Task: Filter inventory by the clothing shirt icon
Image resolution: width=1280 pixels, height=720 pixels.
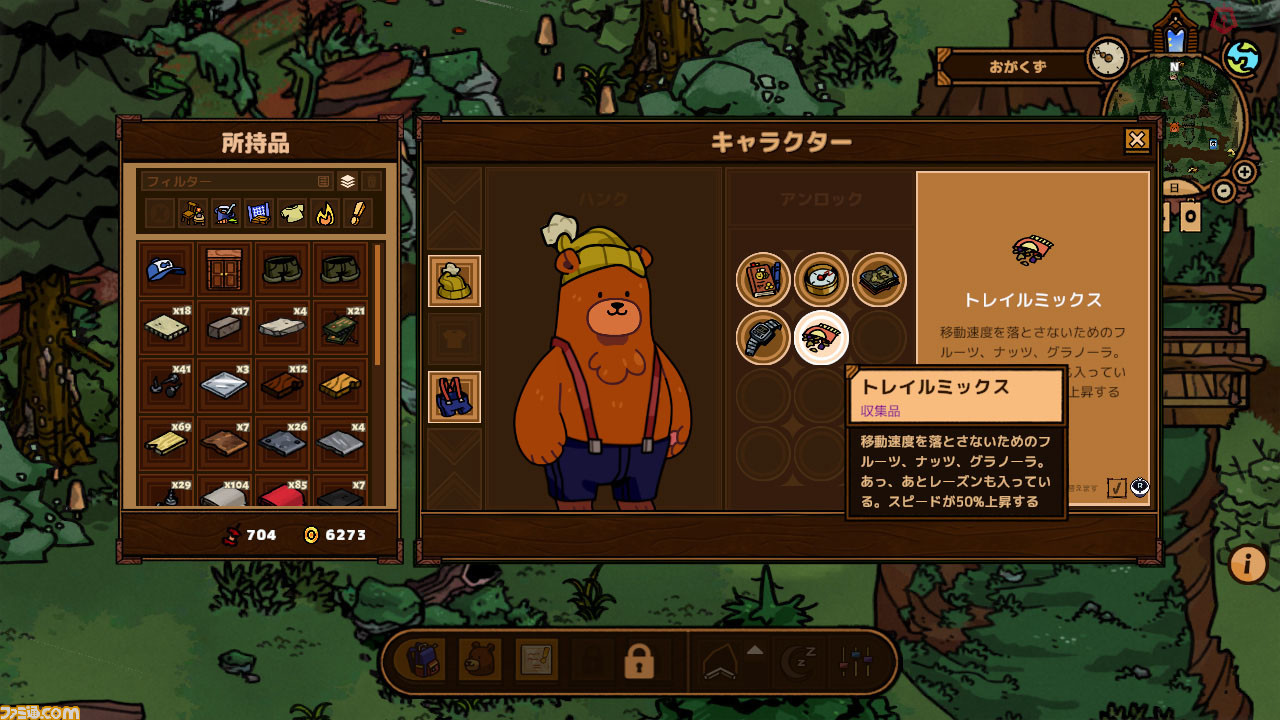Action: click(291, 211)
